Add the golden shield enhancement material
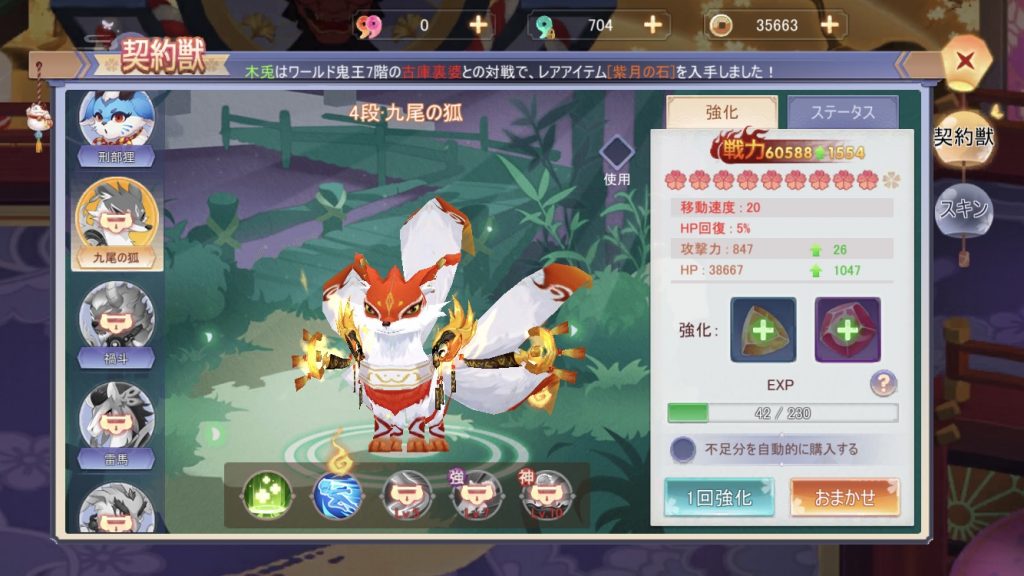 (x=763, y=330)
